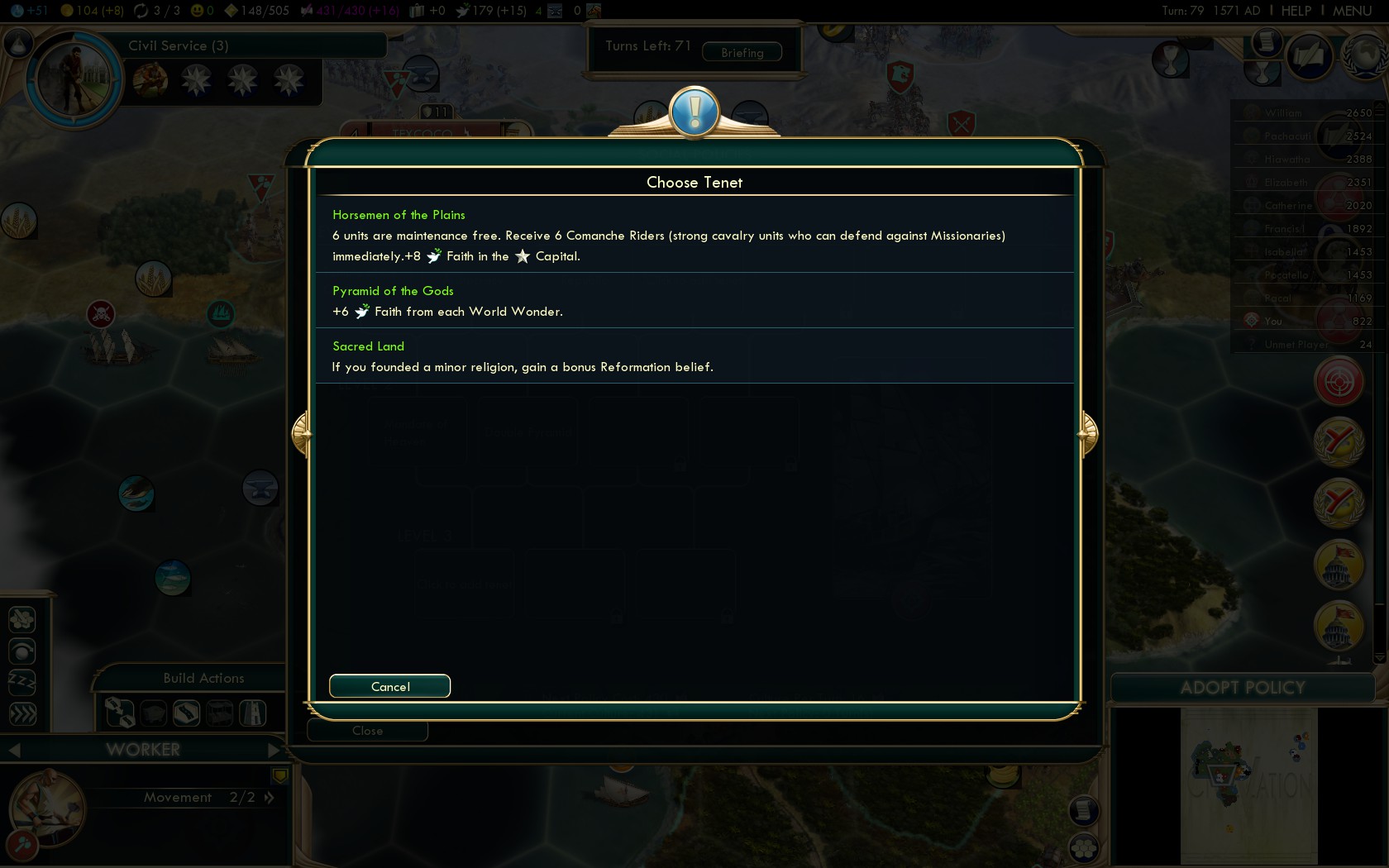Select previous unit with the WORKER left arrow
1389x868 pixels.
14,750
